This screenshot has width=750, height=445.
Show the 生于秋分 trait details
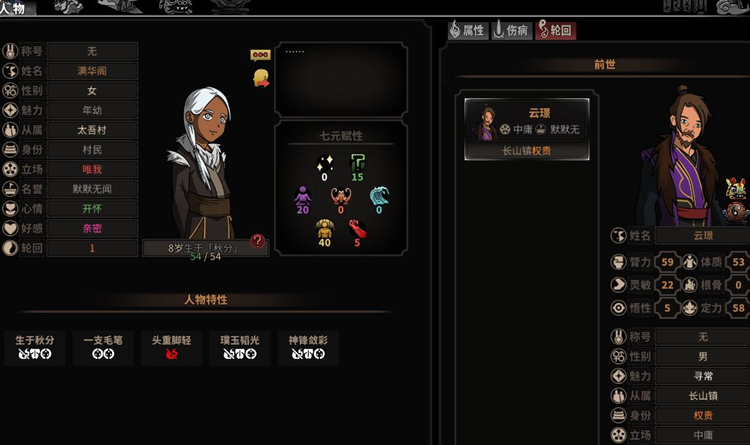point(35,347)
